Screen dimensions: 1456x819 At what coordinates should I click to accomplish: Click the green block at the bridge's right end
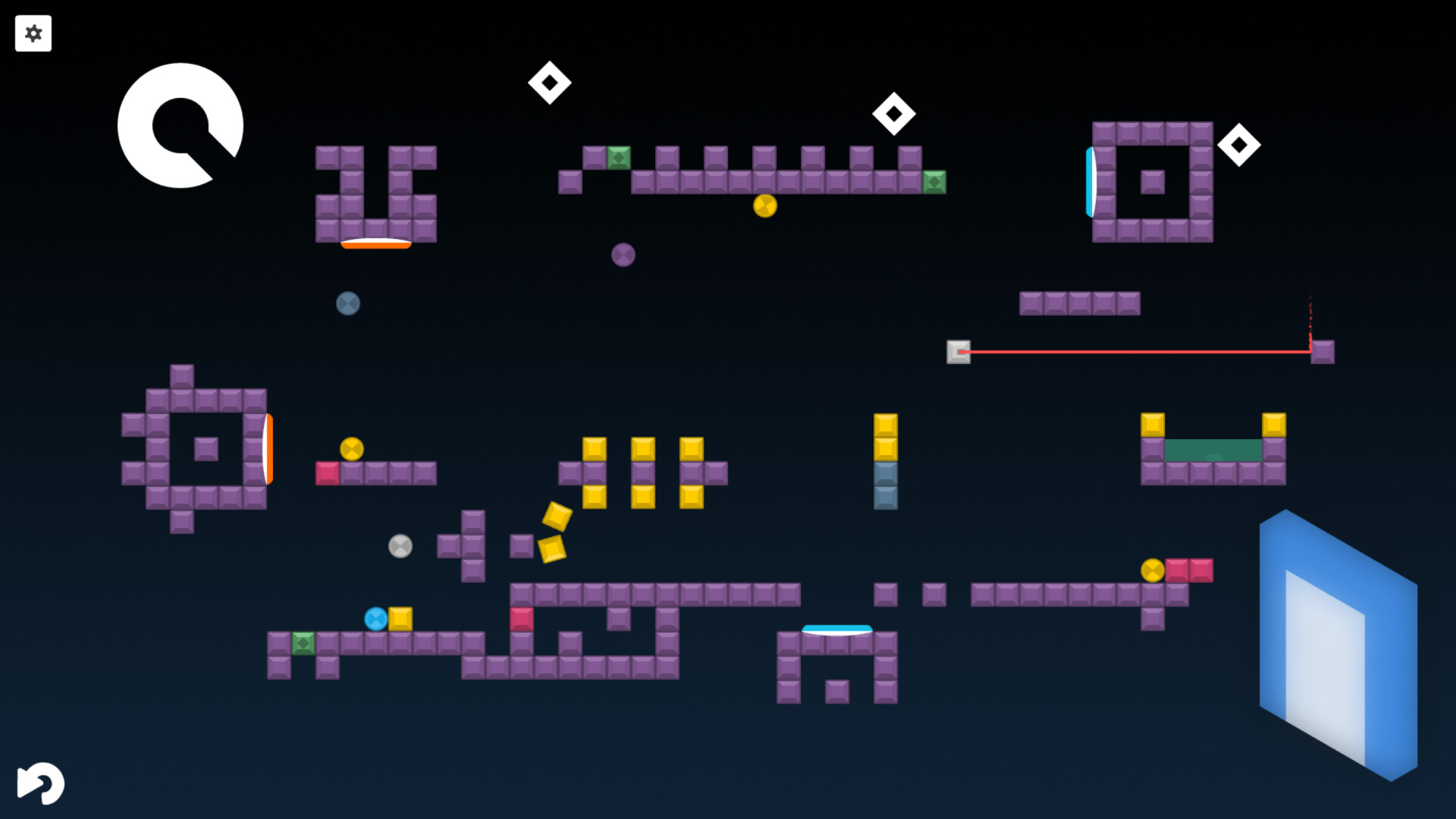935,182
